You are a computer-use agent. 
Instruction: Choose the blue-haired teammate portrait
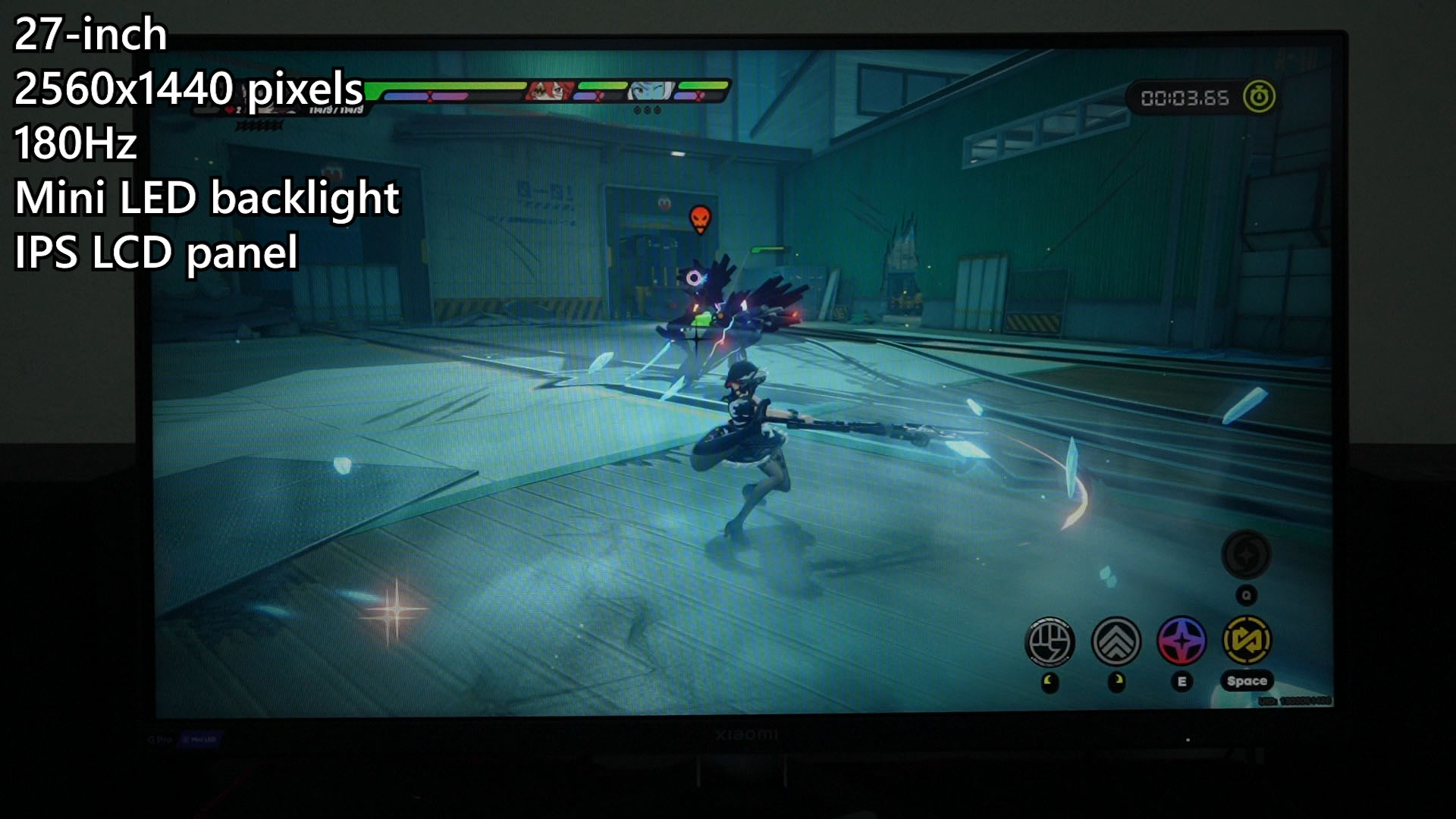tap(651, 91)
